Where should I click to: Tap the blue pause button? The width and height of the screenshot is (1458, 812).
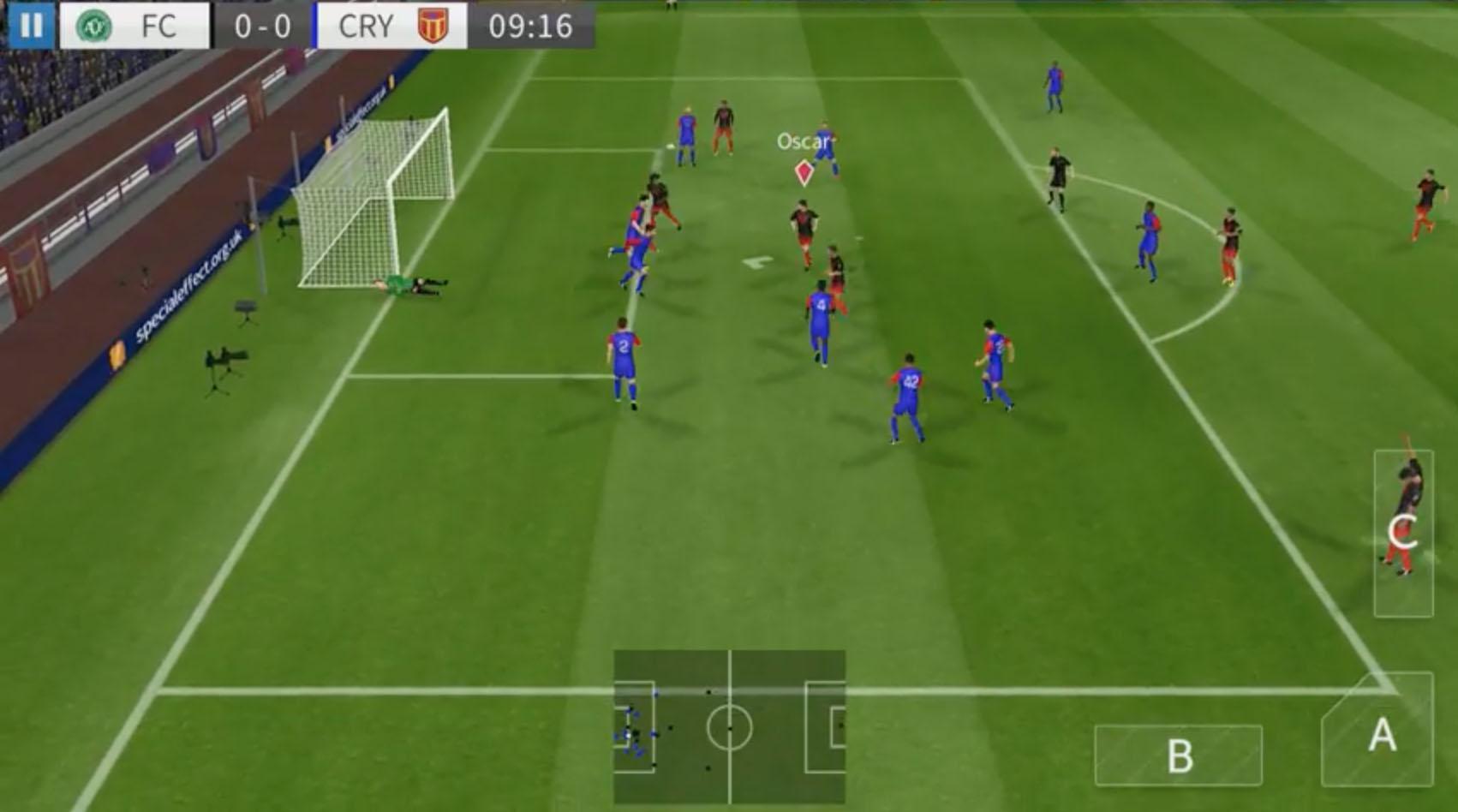pyautogui.click(x=32, y=23)
